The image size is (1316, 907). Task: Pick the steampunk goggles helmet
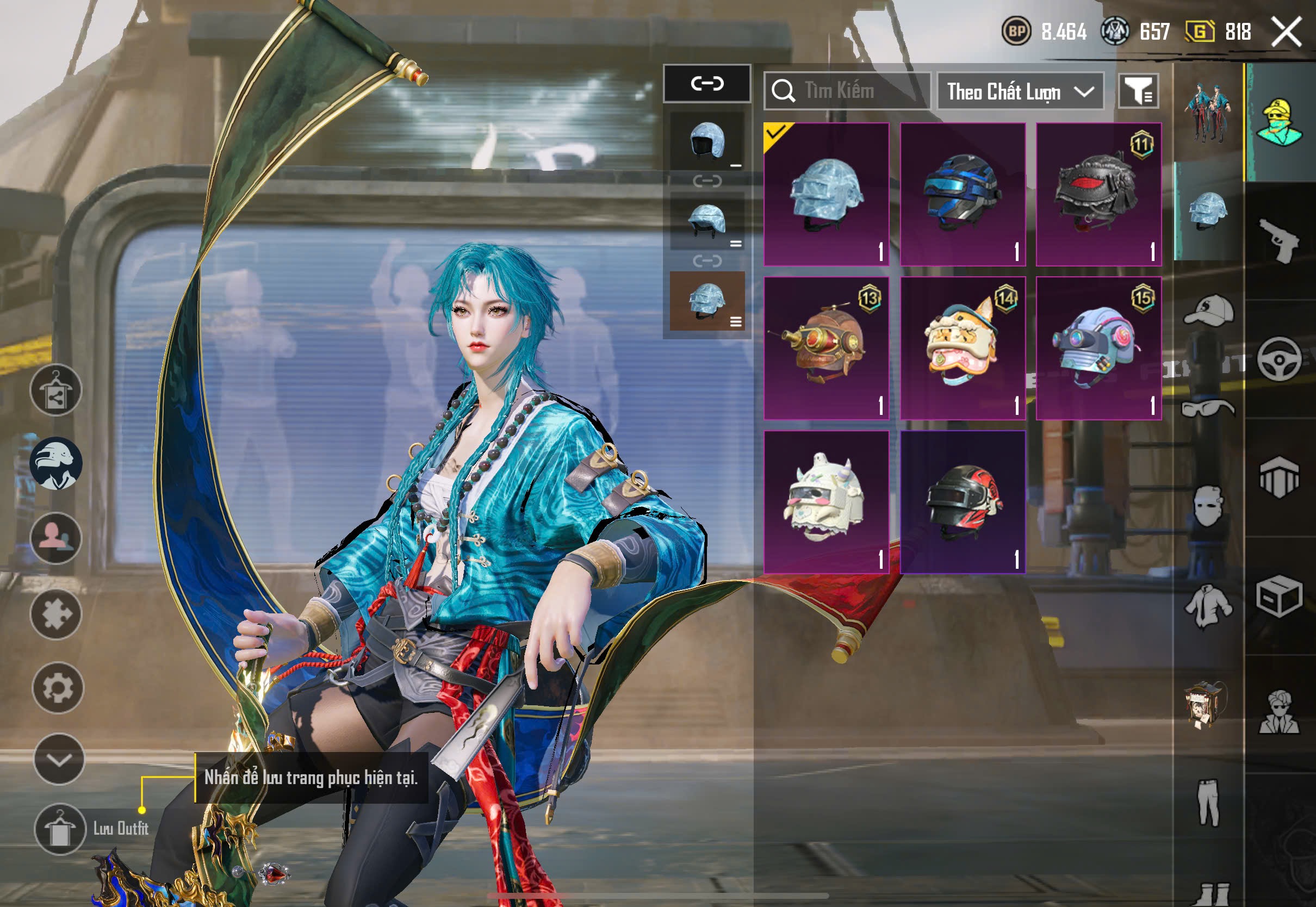(826, 349)
